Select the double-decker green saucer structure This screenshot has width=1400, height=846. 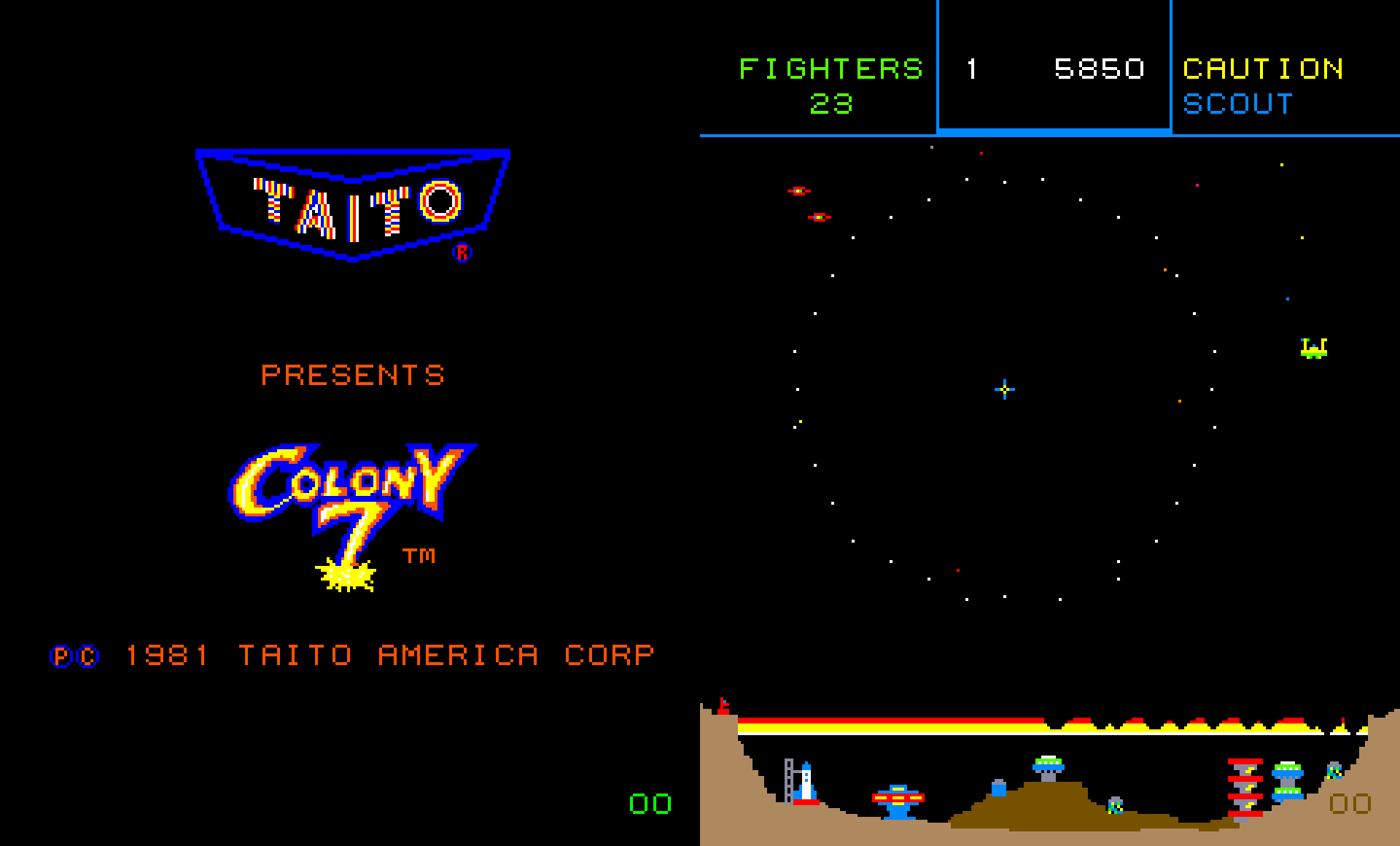tap(1288, 780)
